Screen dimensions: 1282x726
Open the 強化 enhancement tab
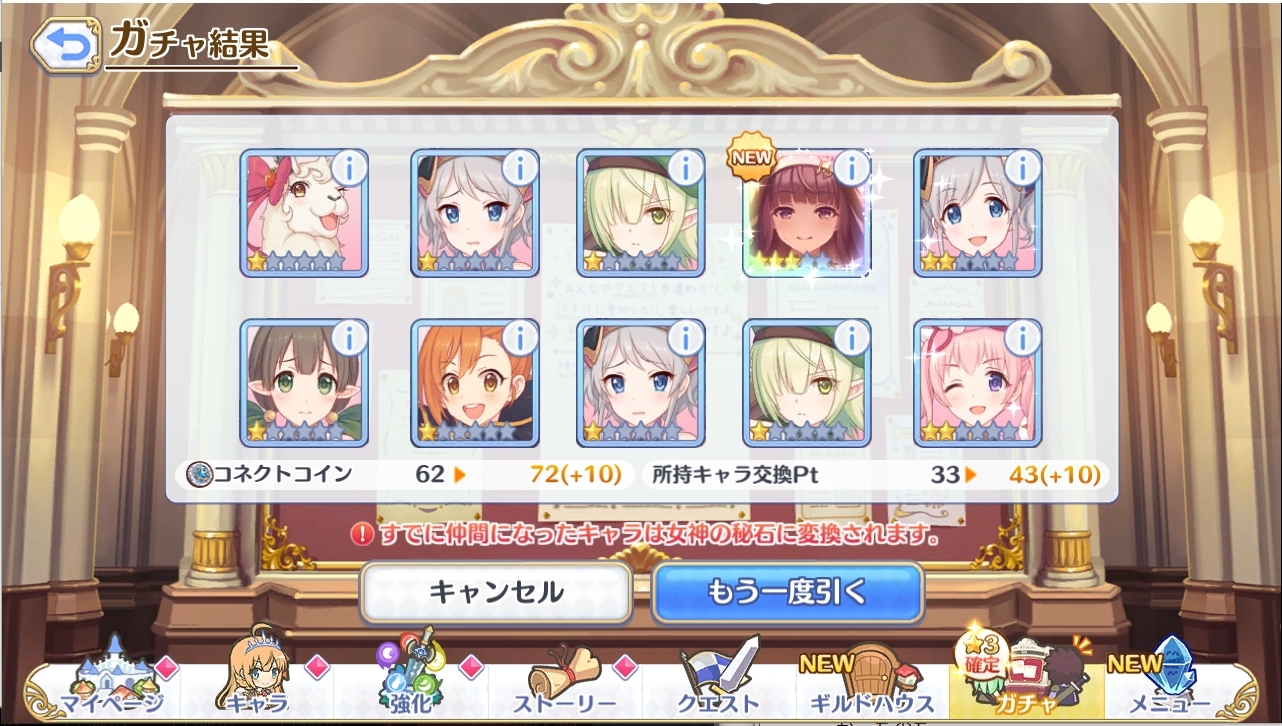coord(410,685)
